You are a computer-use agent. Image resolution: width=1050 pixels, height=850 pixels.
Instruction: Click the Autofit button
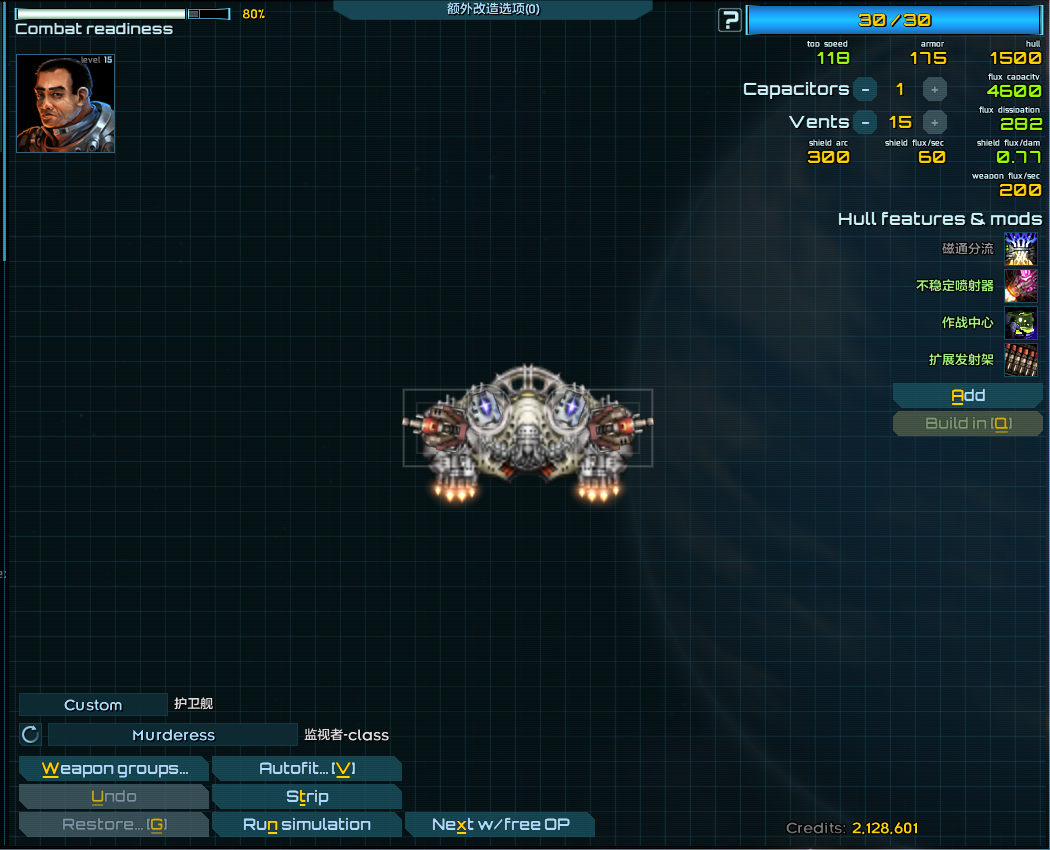(307, 769)
